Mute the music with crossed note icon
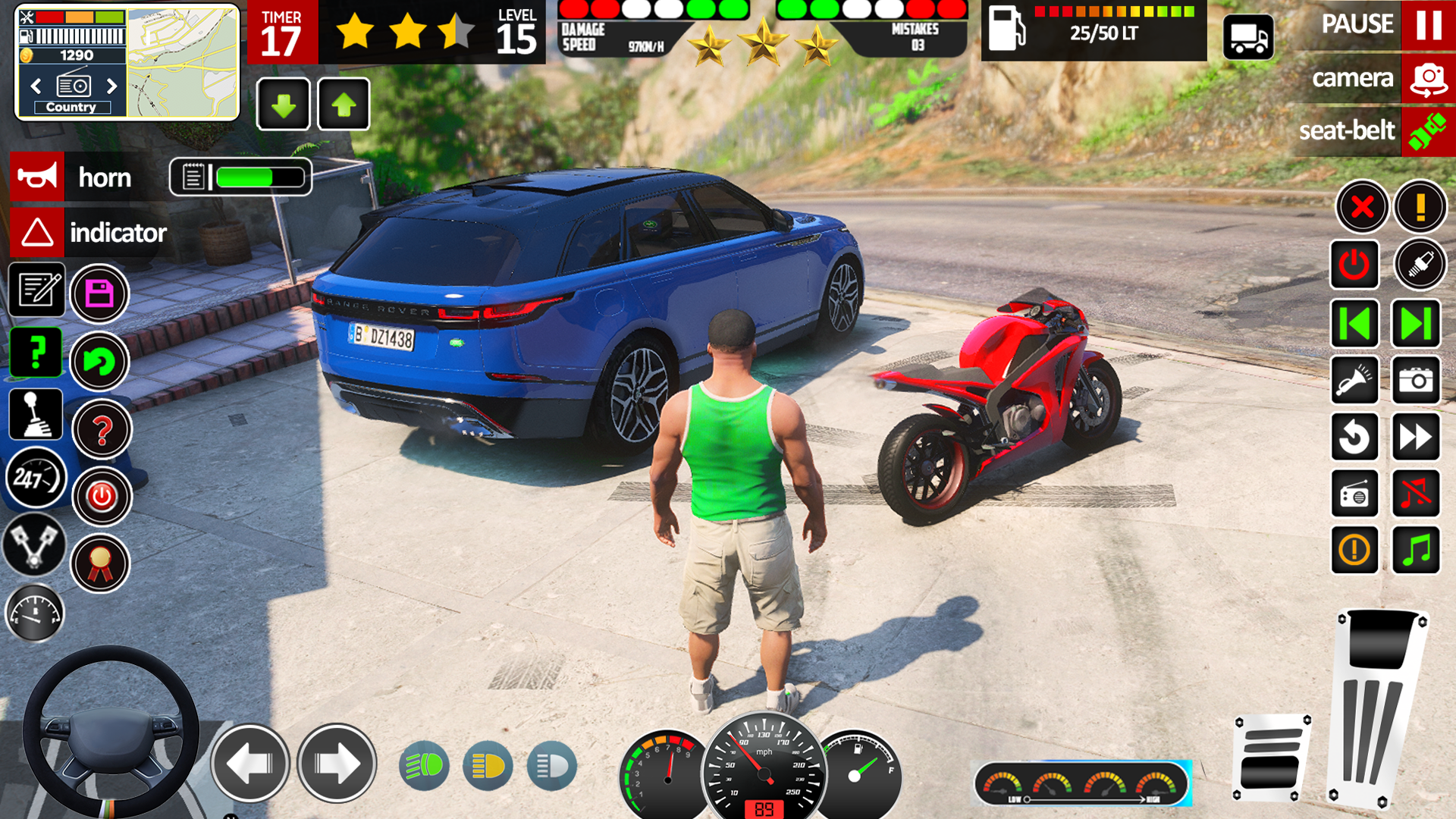The height and width of the screenshot is (819, 1456). click(x=1415, y=494)
